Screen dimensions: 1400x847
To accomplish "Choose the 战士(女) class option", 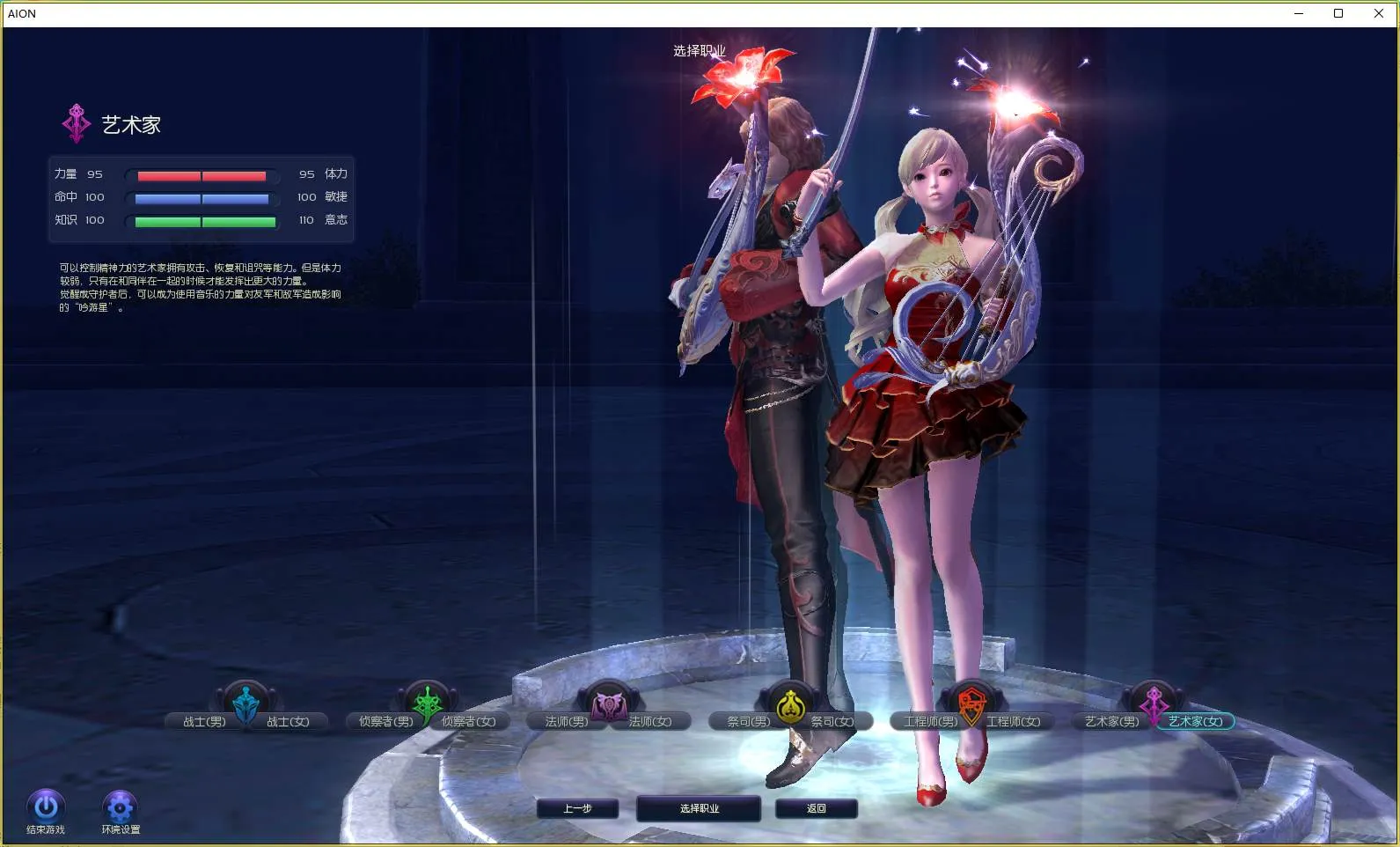I will [x=289, y=722].
